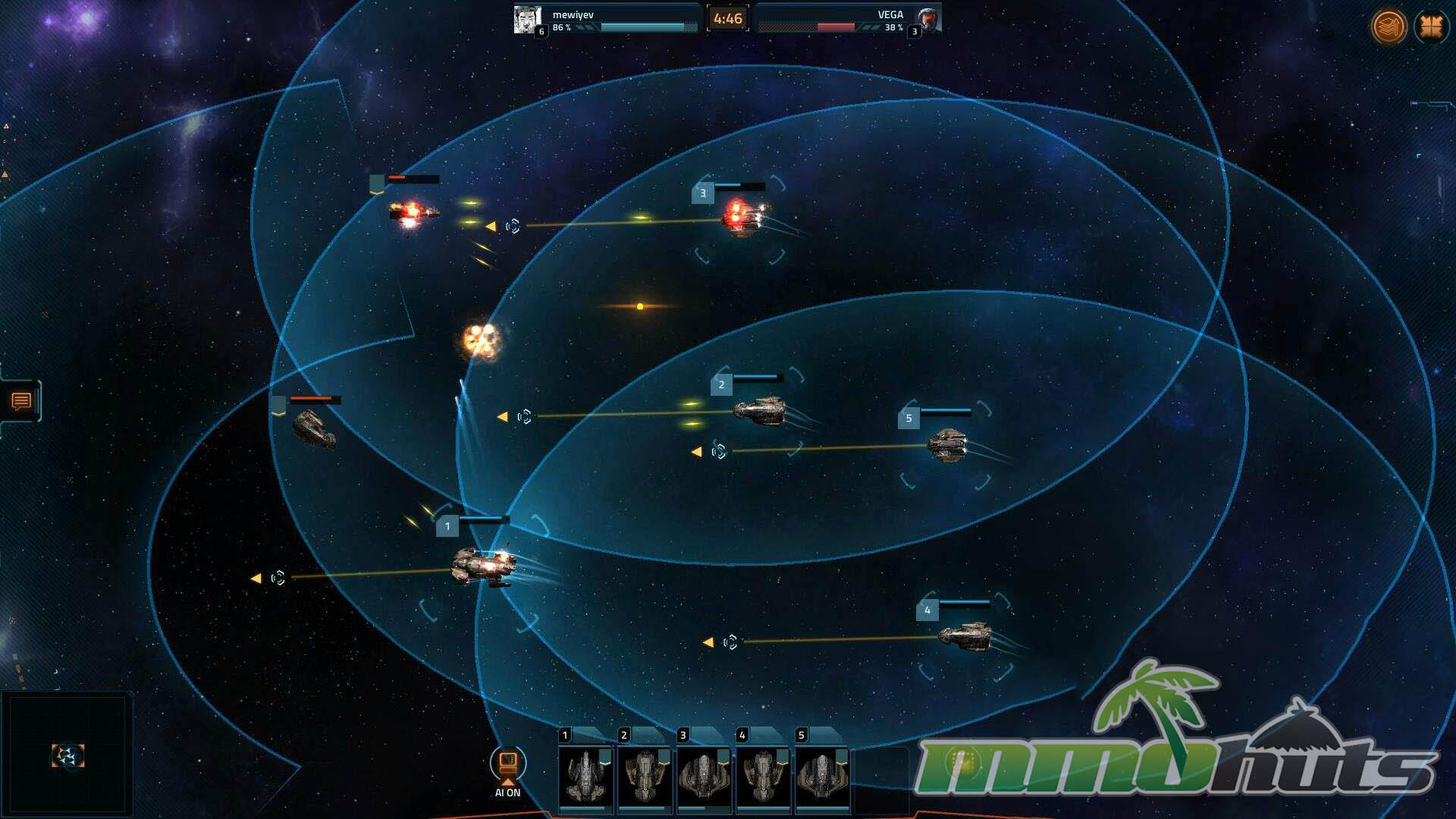Select the battlefield ship tagged 4
Screen dimensions: 1456x819
tap(965, 635)
